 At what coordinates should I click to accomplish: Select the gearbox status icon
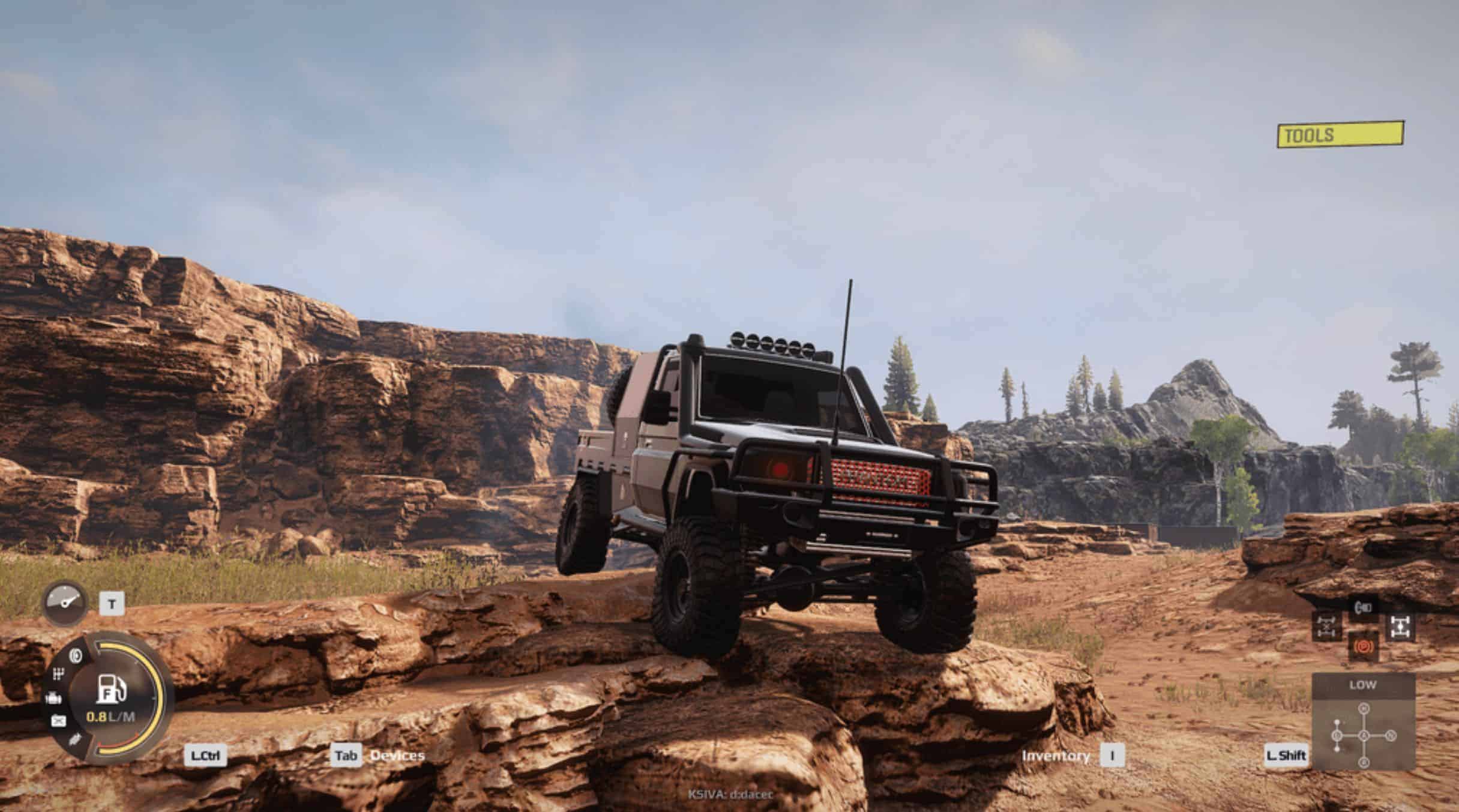[x=58, y=675]
